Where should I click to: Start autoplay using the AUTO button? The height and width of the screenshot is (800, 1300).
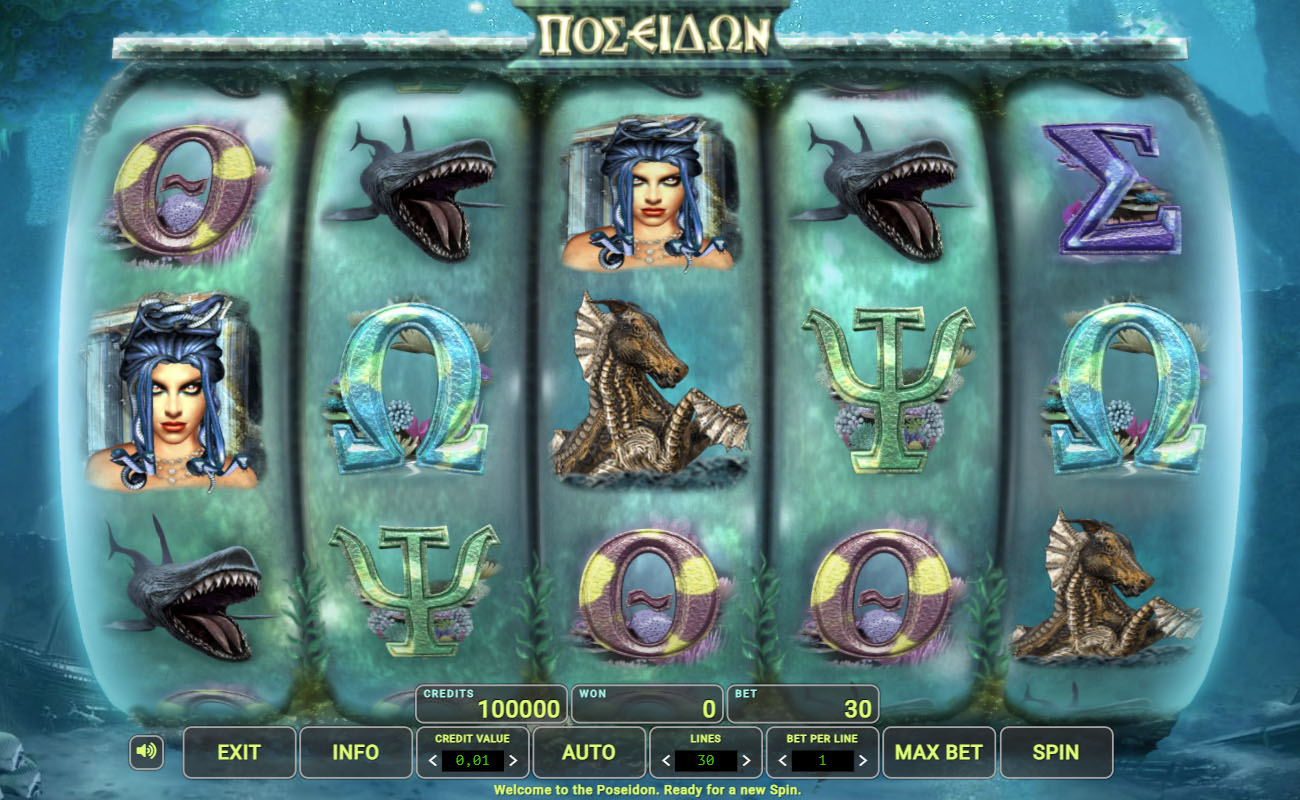(x=588, y=752)
